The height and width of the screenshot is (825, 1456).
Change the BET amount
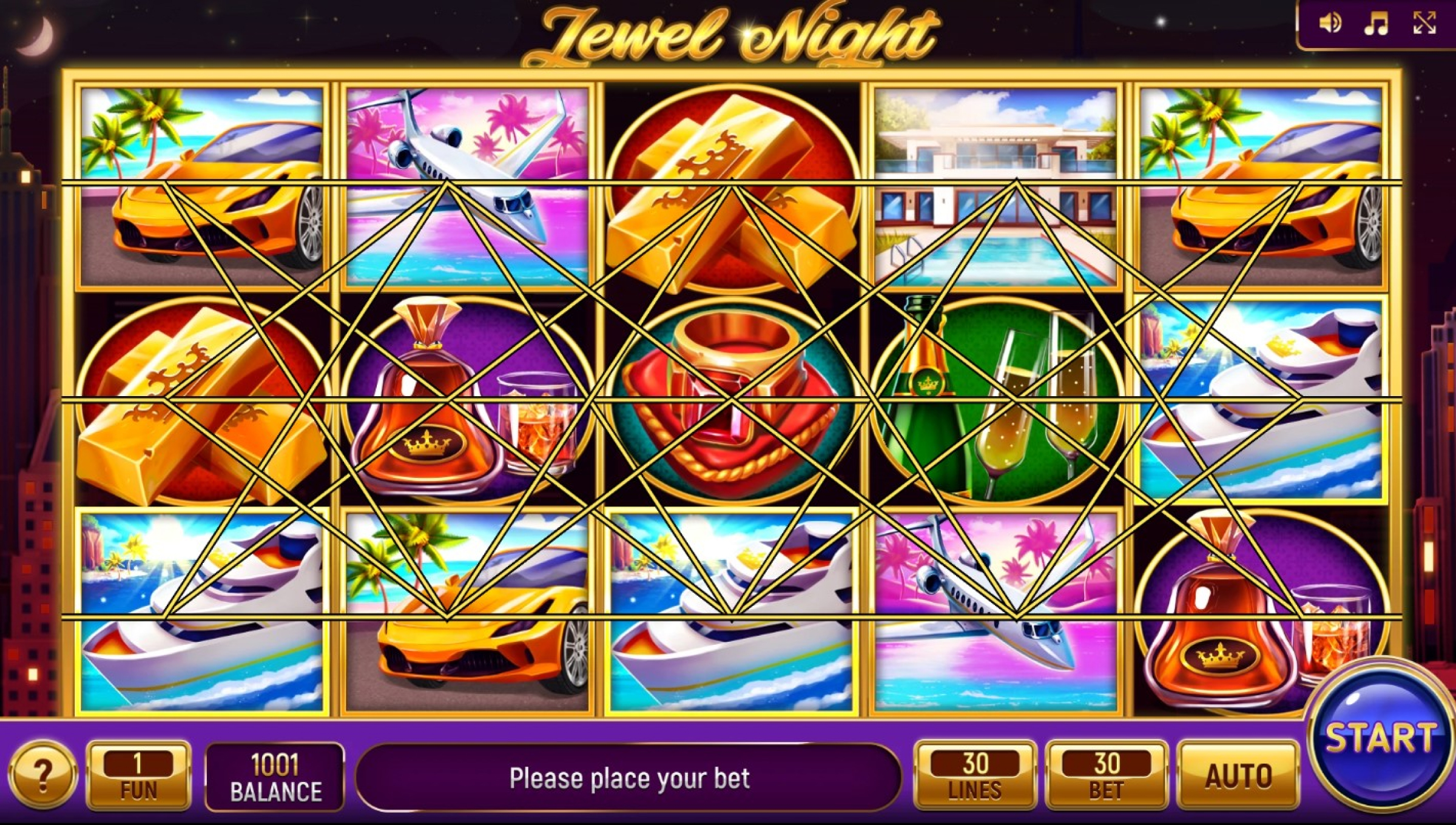click(1107, 776)
